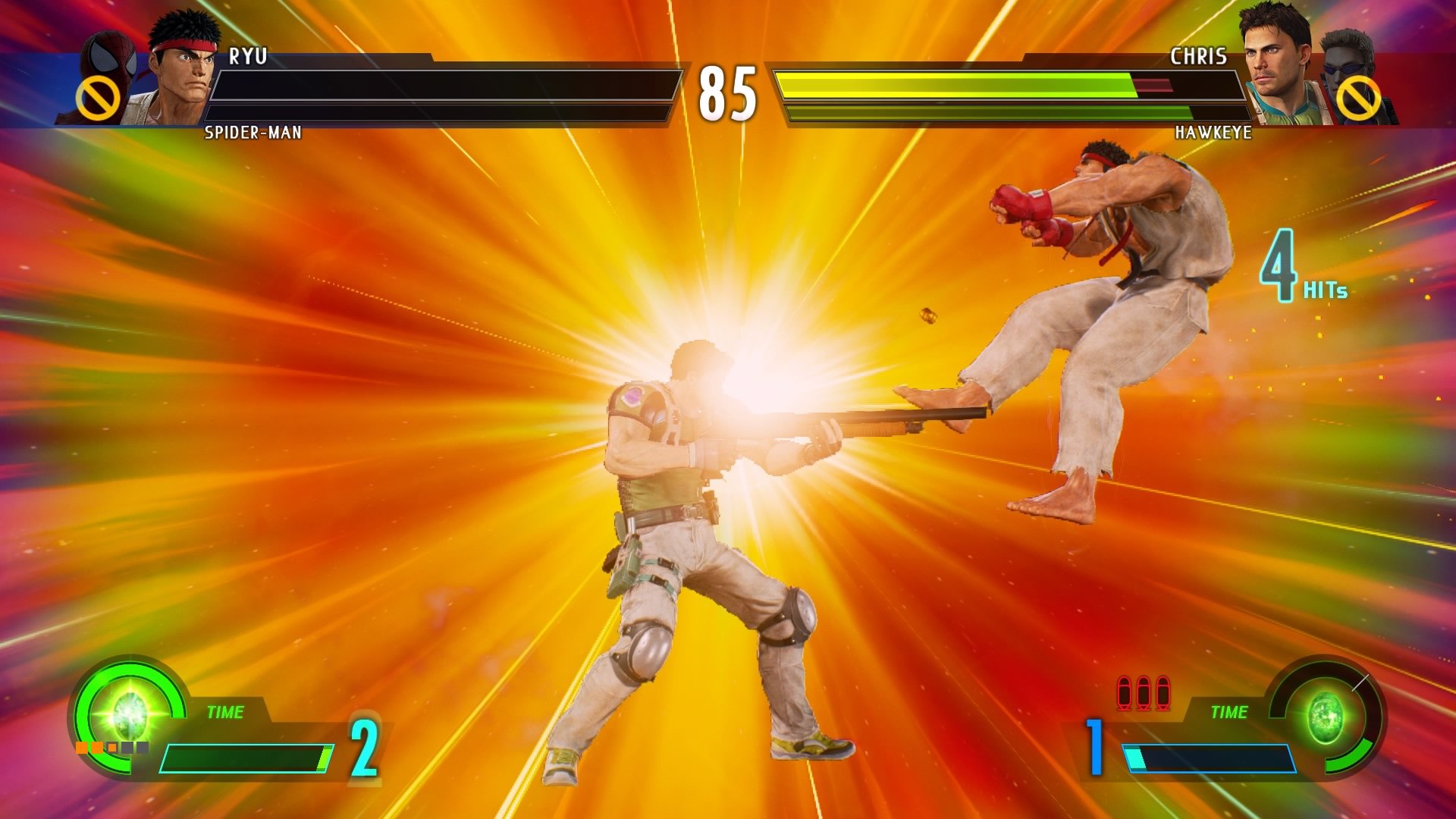Activate the Time Stone gem on Chris's team
This screenshot has width=1456, height=819.
pos(1327,715)
